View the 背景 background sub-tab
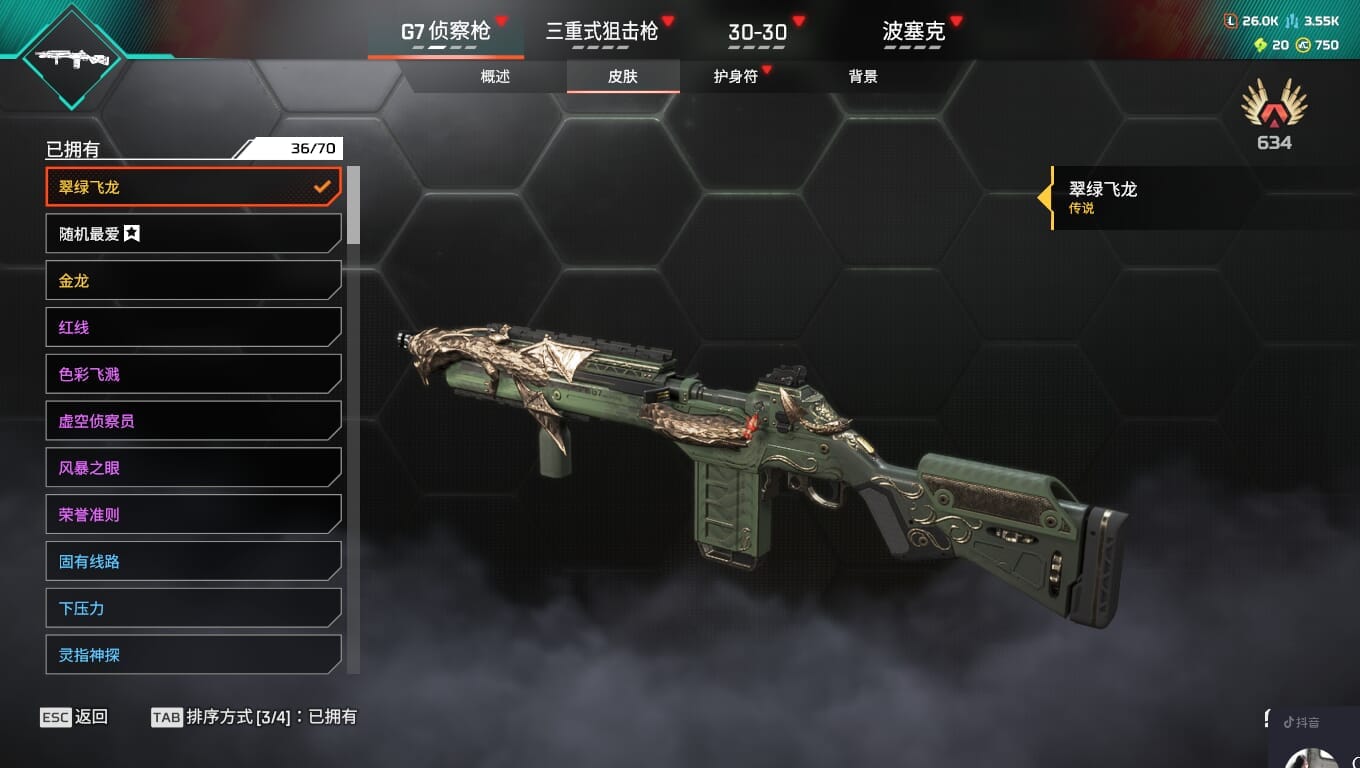 click(x=863, y=77)
